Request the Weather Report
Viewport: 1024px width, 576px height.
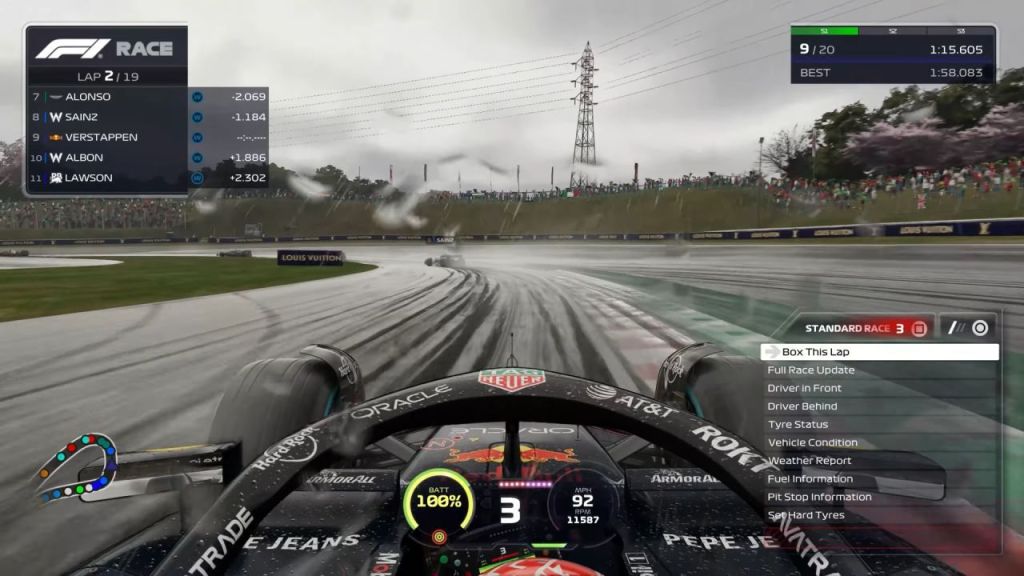[x=878, y=461]
